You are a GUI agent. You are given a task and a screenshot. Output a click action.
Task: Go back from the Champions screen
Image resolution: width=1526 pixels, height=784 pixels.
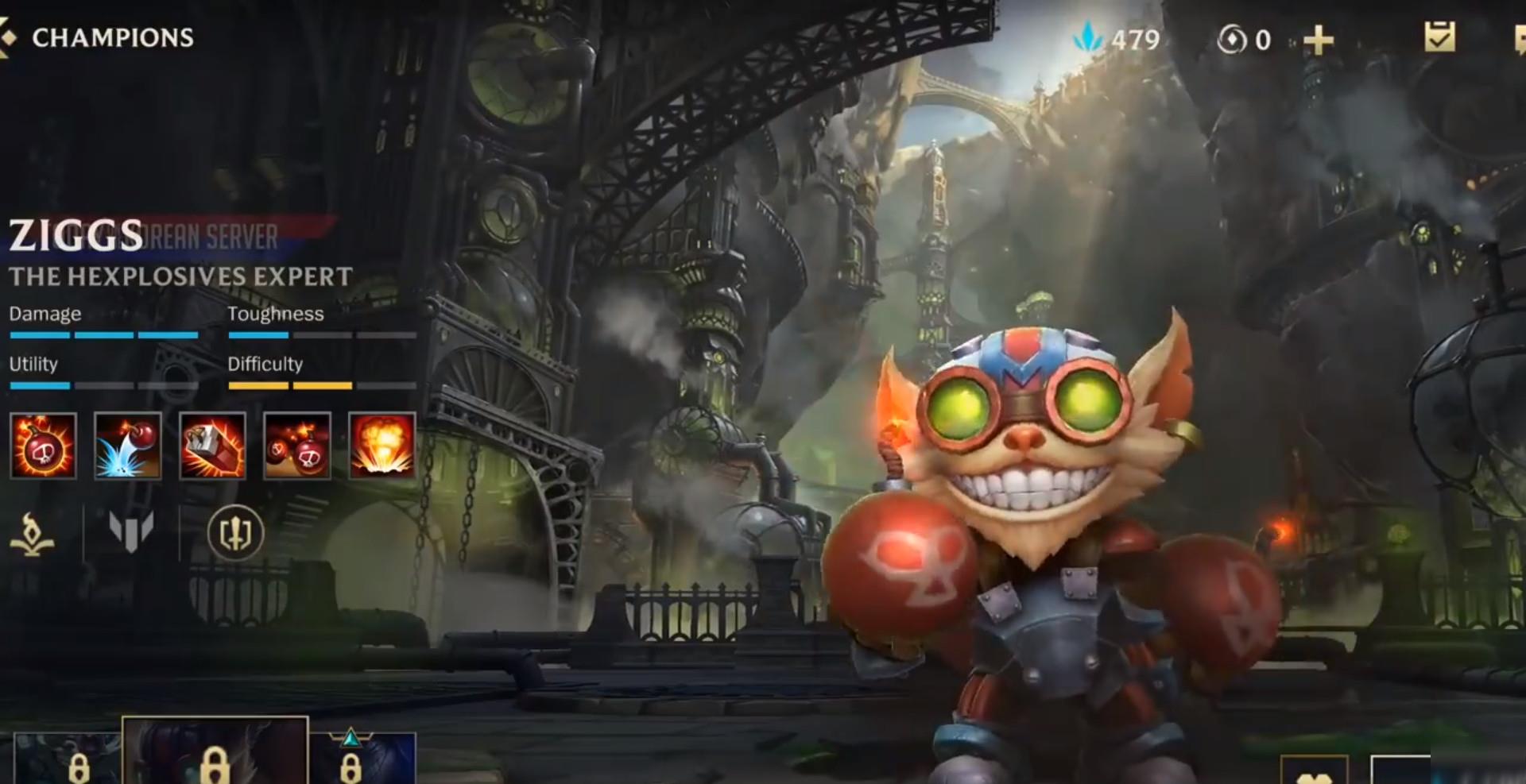pos(8,37)
